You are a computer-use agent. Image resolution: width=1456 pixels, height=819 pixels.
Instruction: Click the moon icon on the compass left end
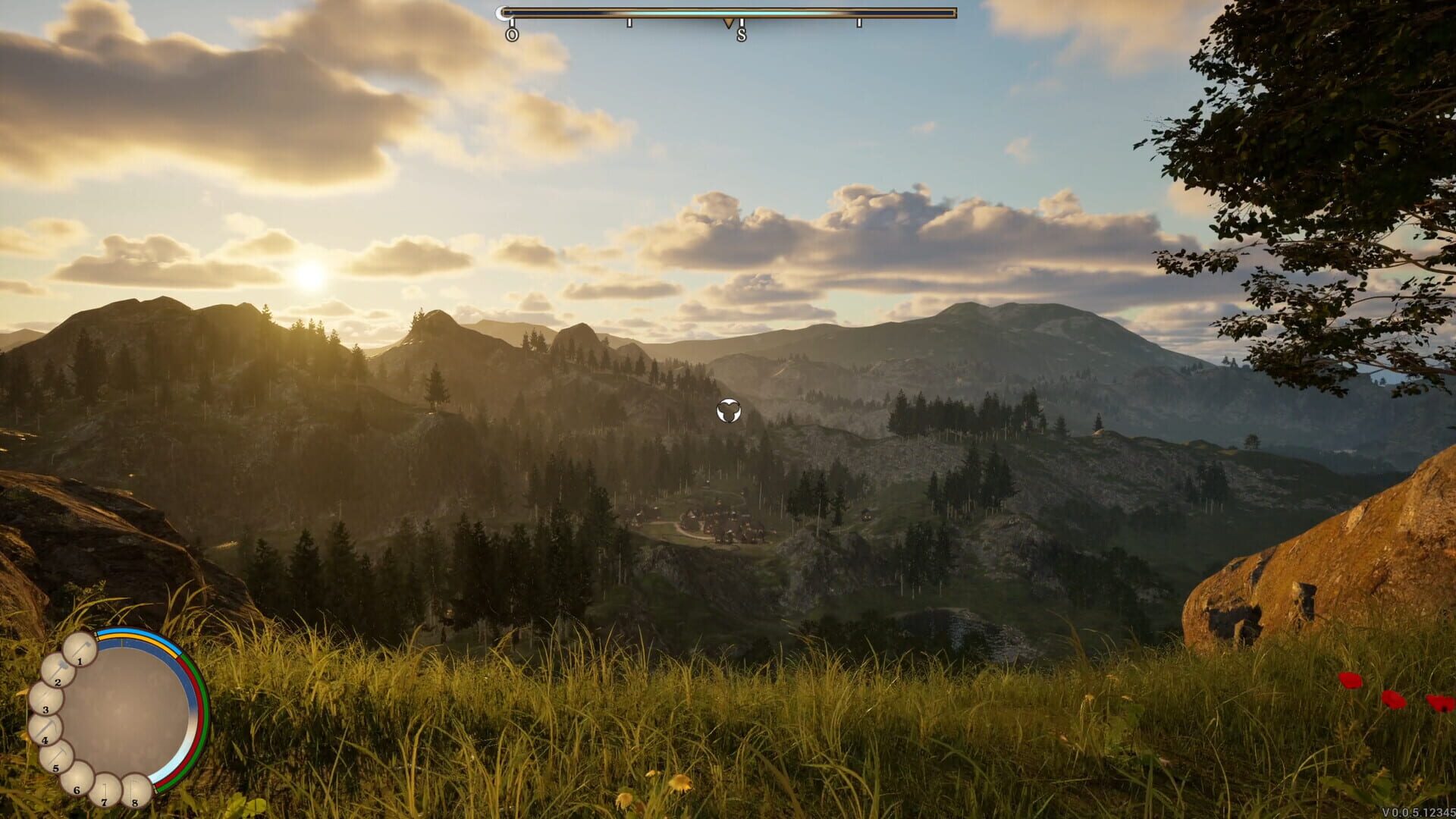503,12
